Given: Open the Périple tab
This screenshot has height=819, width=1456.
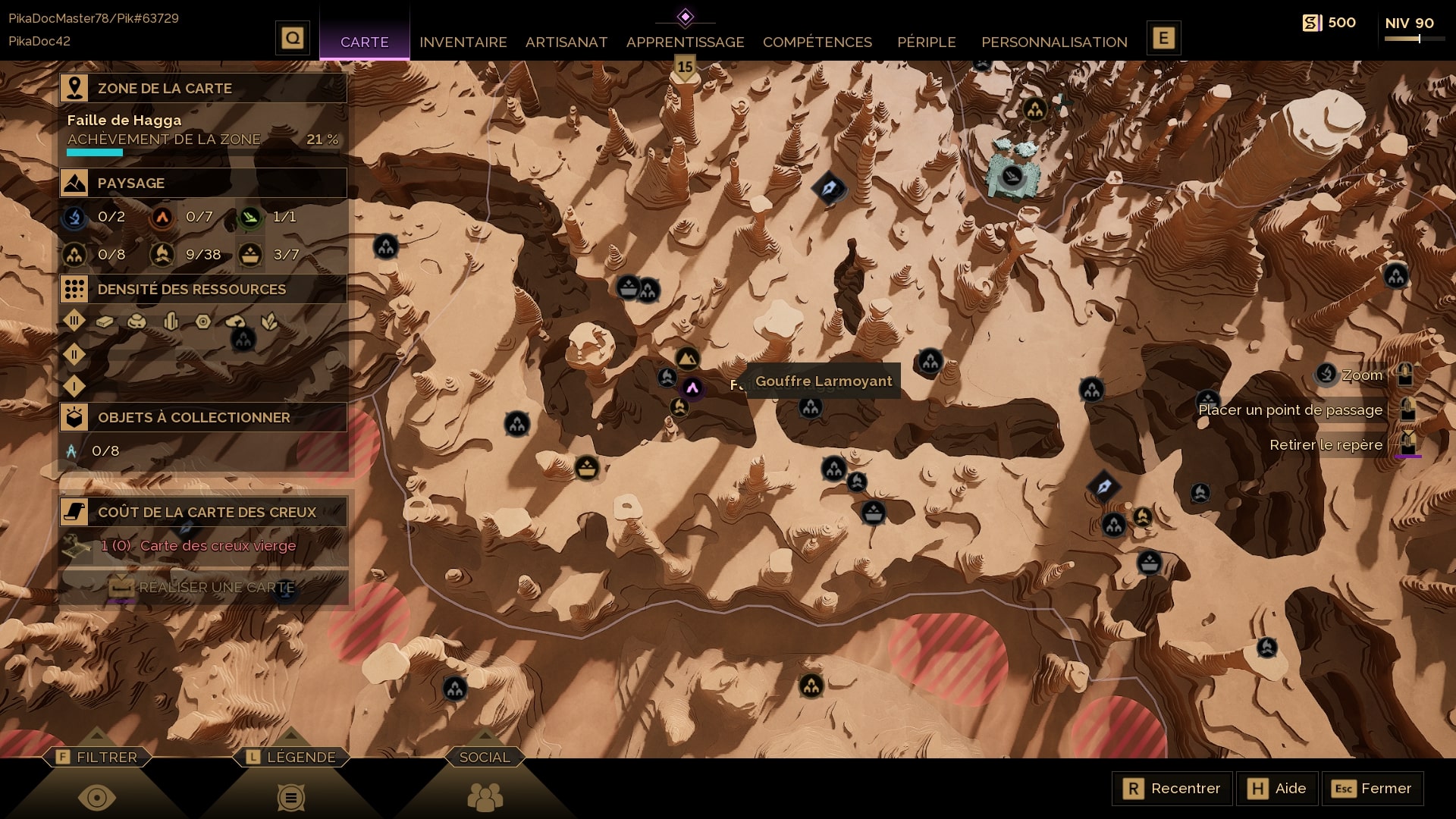Looking at the screenshot, I should coord(926,42).
